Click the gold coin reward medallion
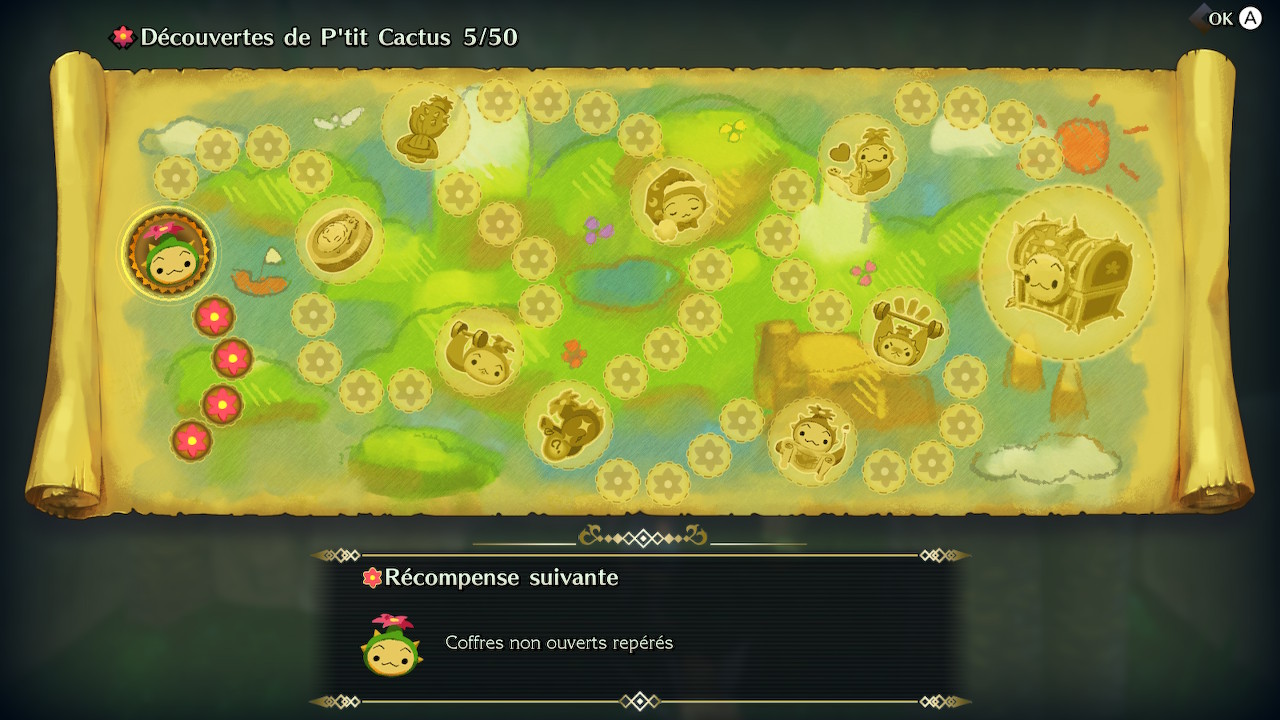 click(339, 240)
